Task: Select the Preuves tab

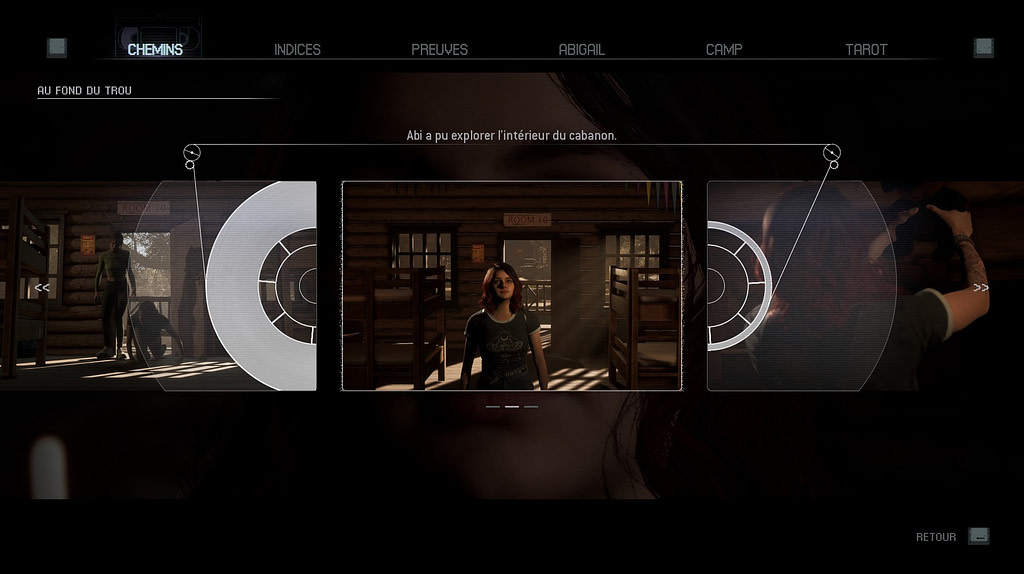Action: click(439, 49)
